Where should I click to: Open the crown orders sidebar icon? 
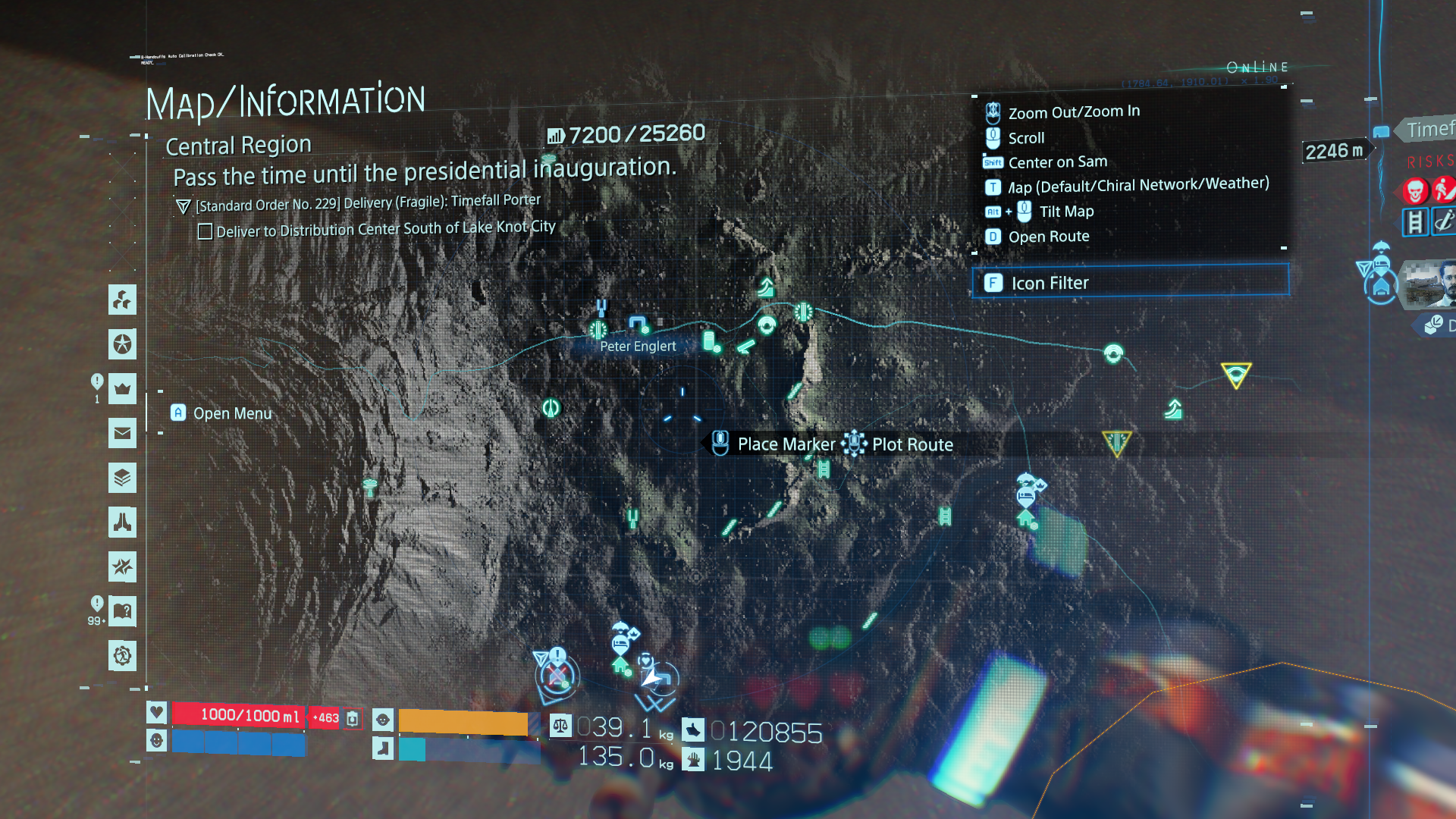tap(122, 389)
